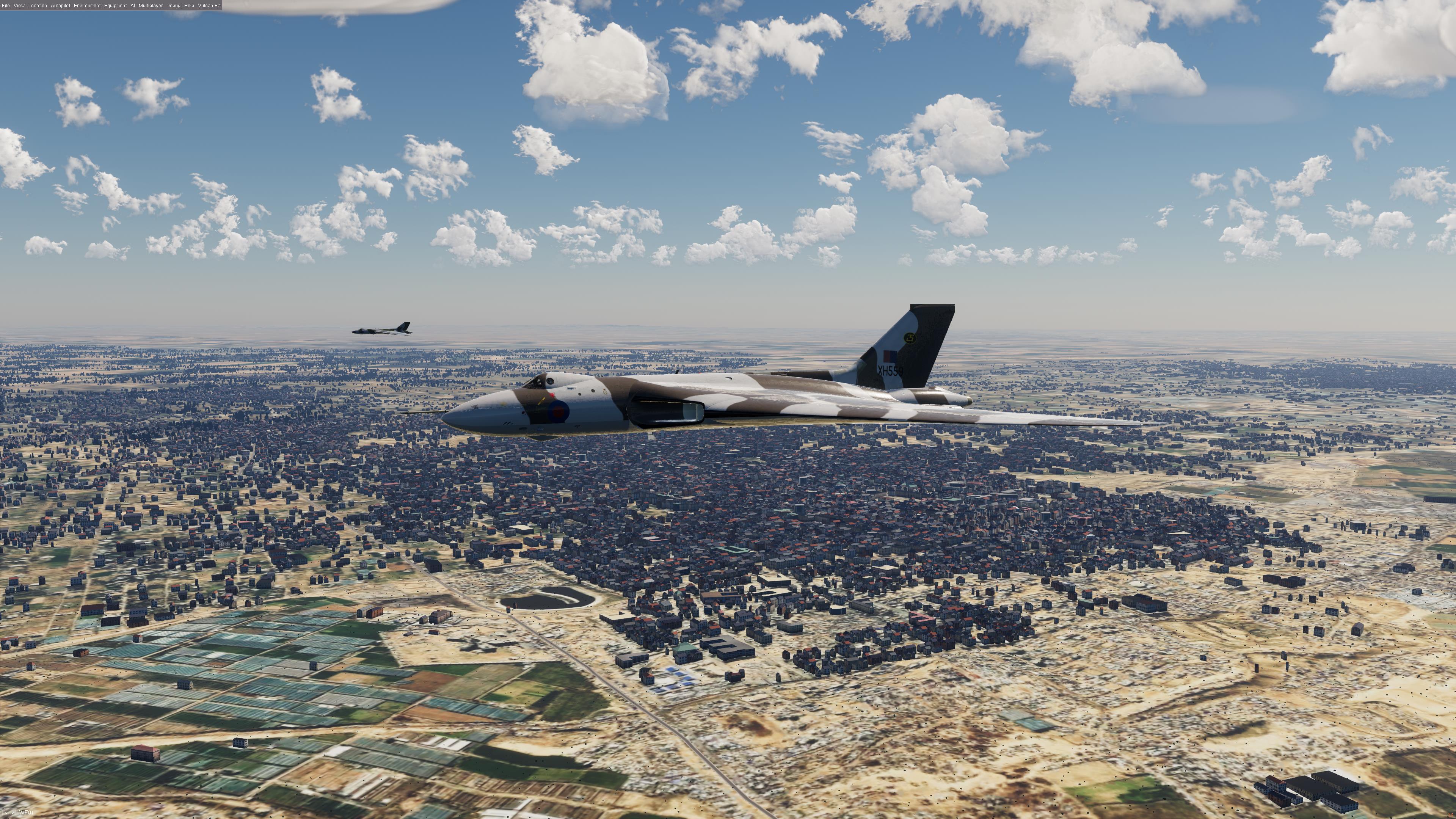1456x819 pixels.
Task: Open the Debug menu
Action: [x=174, y=6]
